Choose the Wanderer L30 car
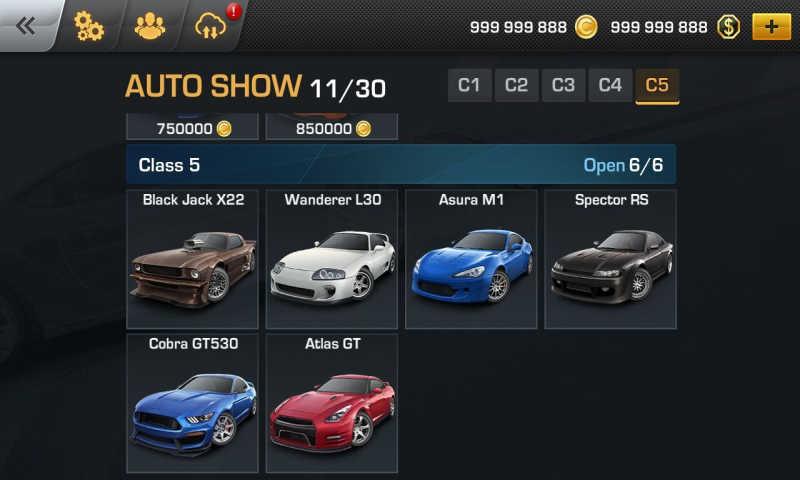 click(x=332, y=260)
